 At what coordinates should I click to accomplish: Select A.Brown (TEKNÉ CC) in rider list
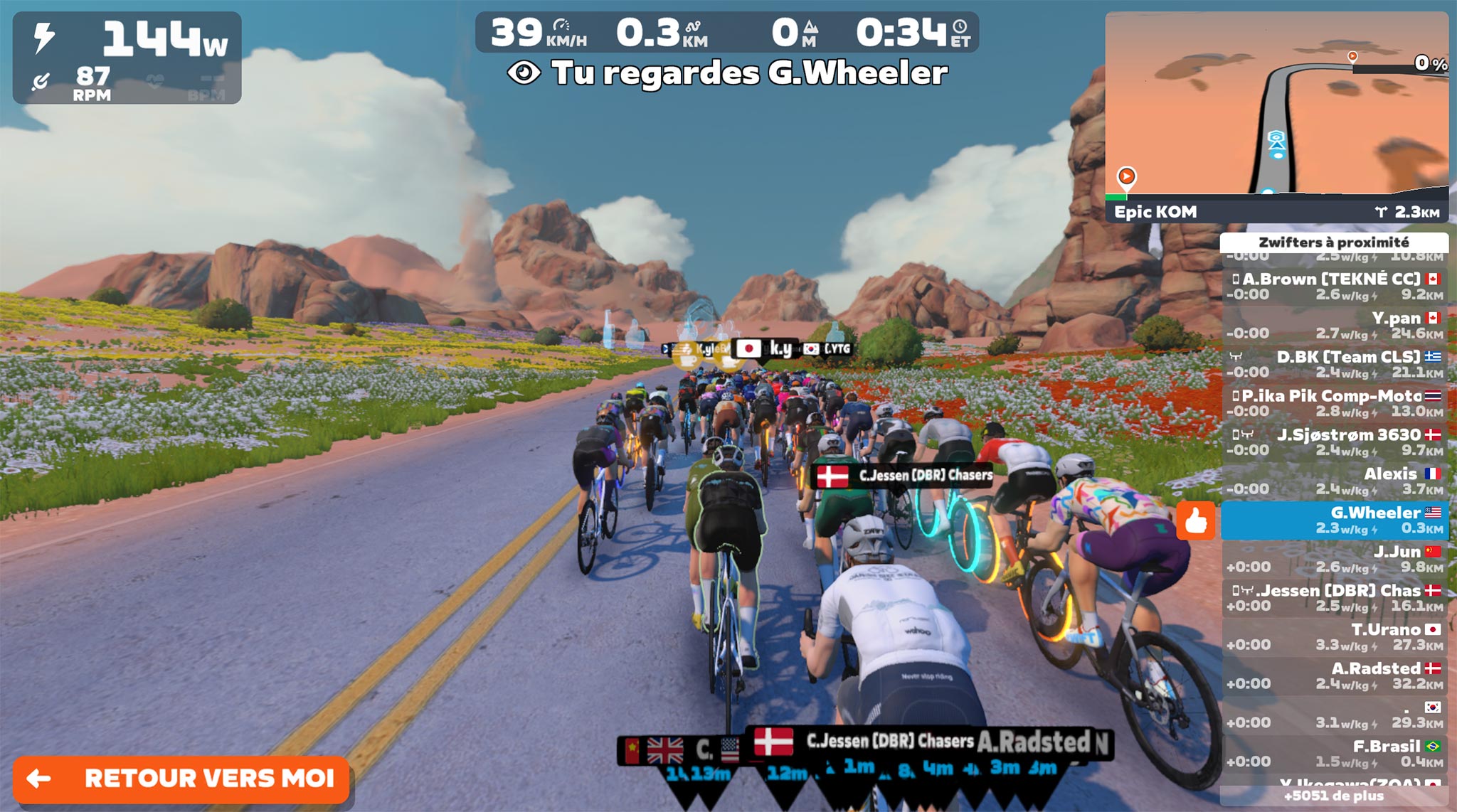(x=1335, y=286)
